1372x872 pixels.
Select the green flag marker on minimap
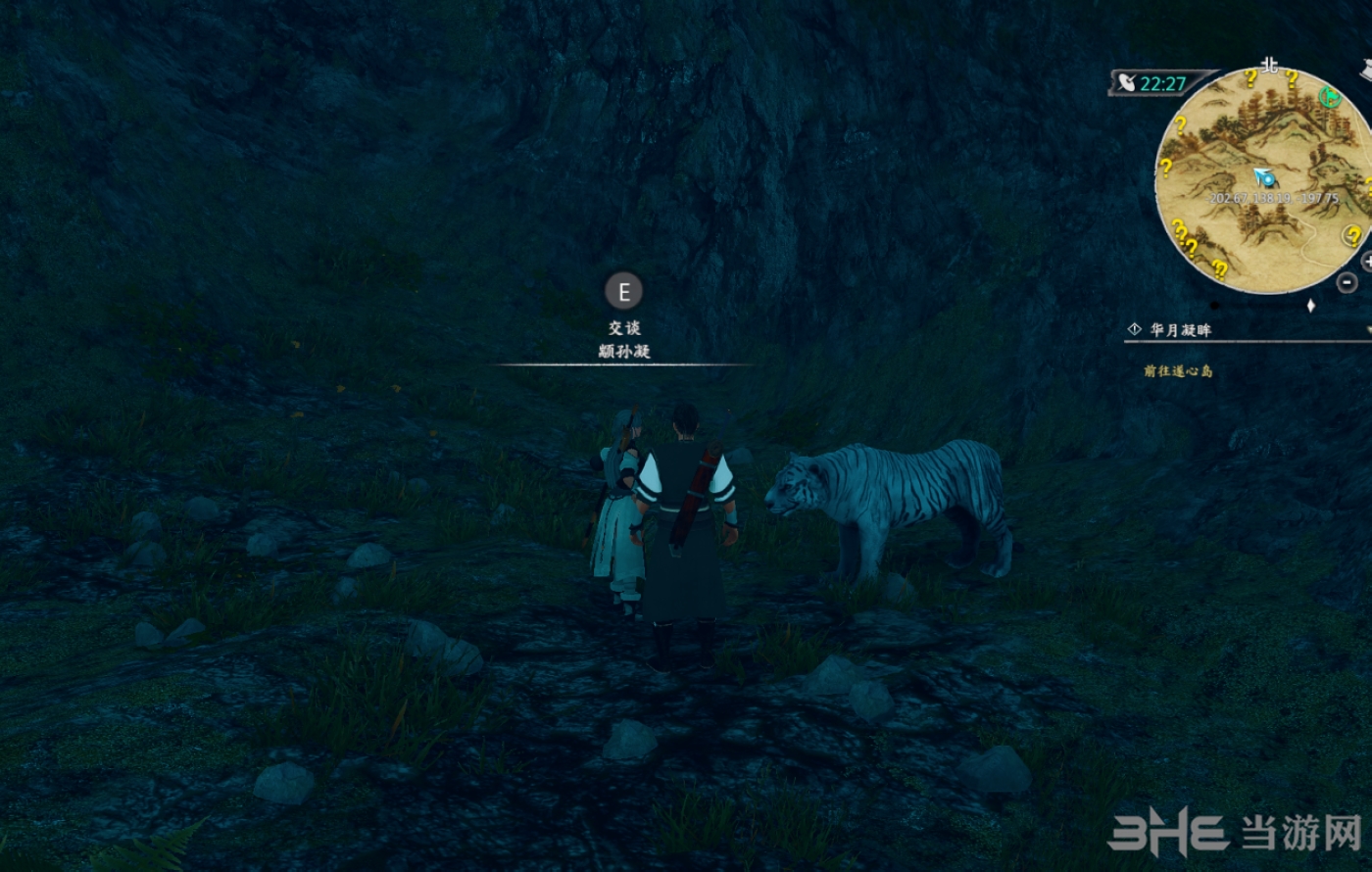pyautogui.click(x=1329, y=96)
